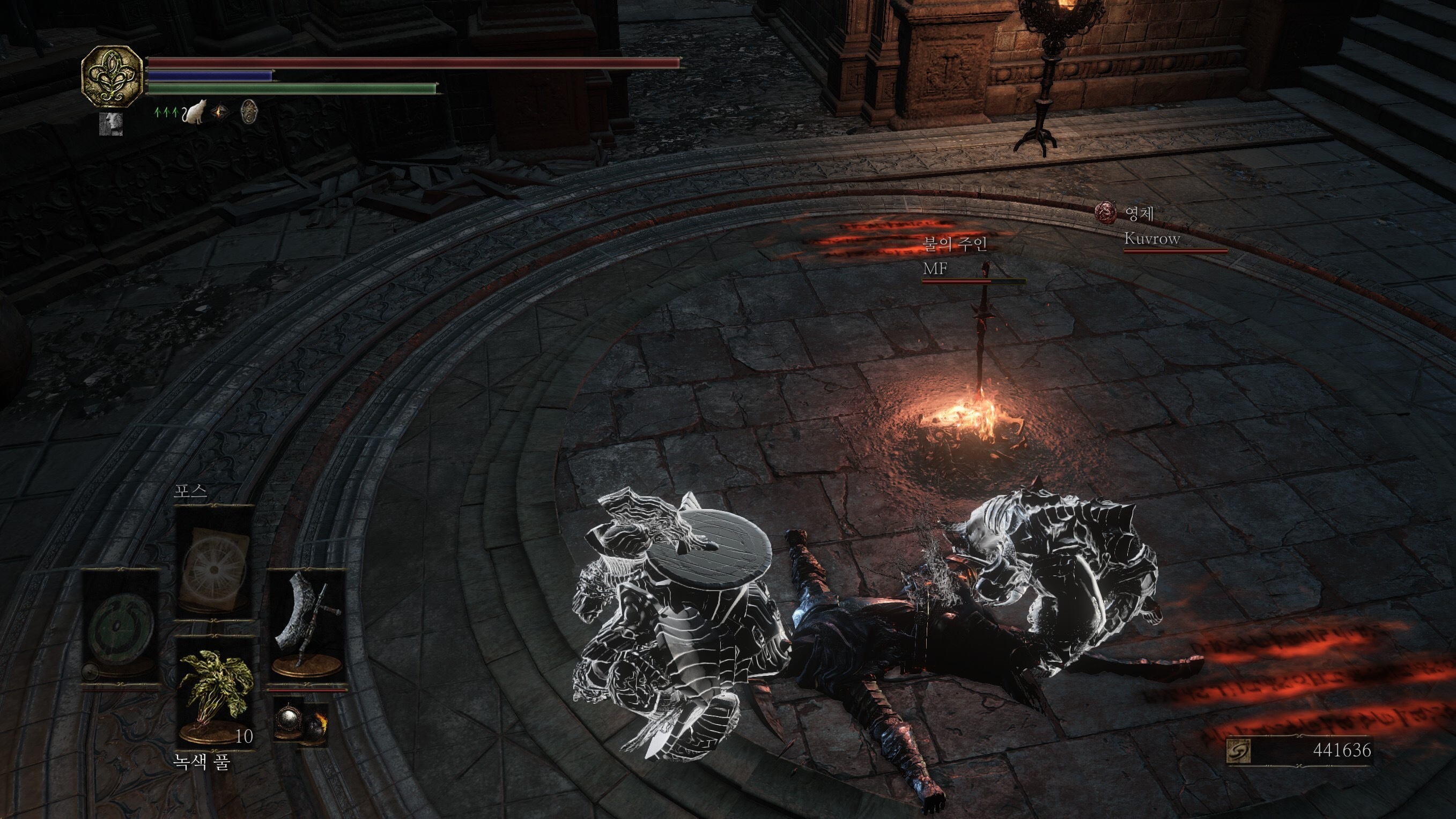Click the green triple-arrow buff icon
The height and width of the screenshot is (819, 1456).
166,113
